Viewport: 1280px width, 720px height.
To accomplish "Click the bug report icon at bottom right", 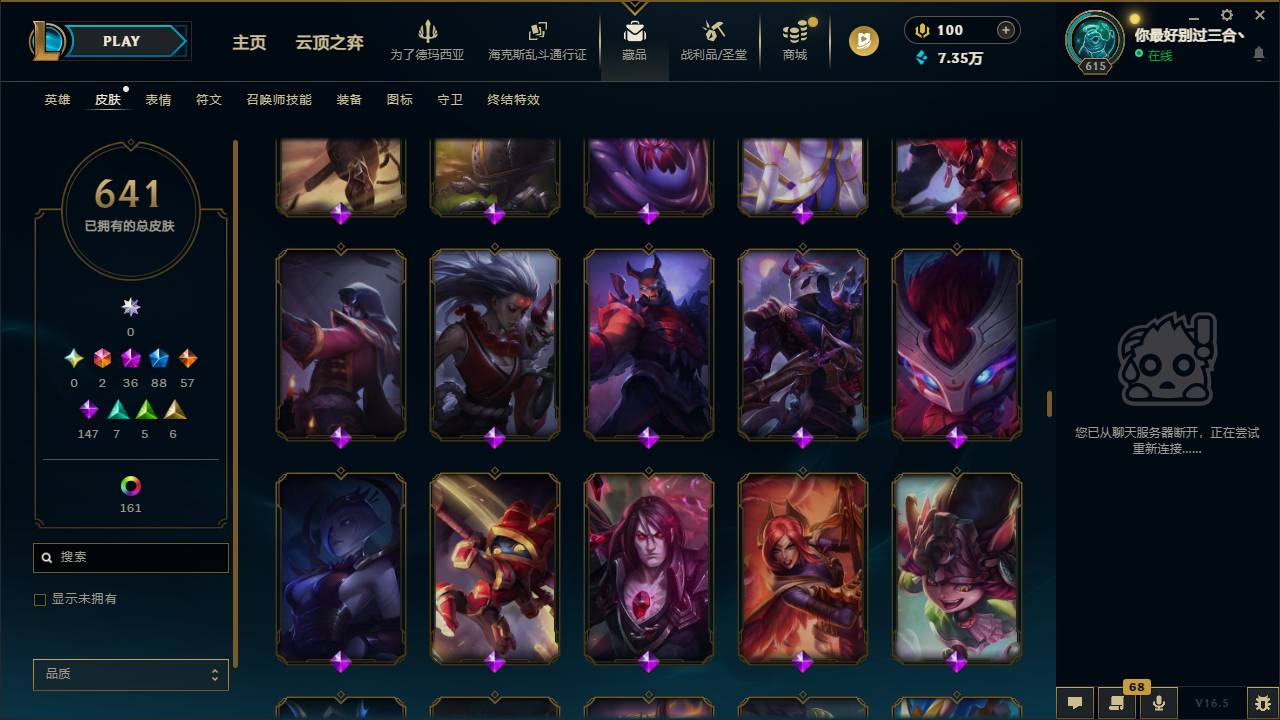I will (1258, 703).
